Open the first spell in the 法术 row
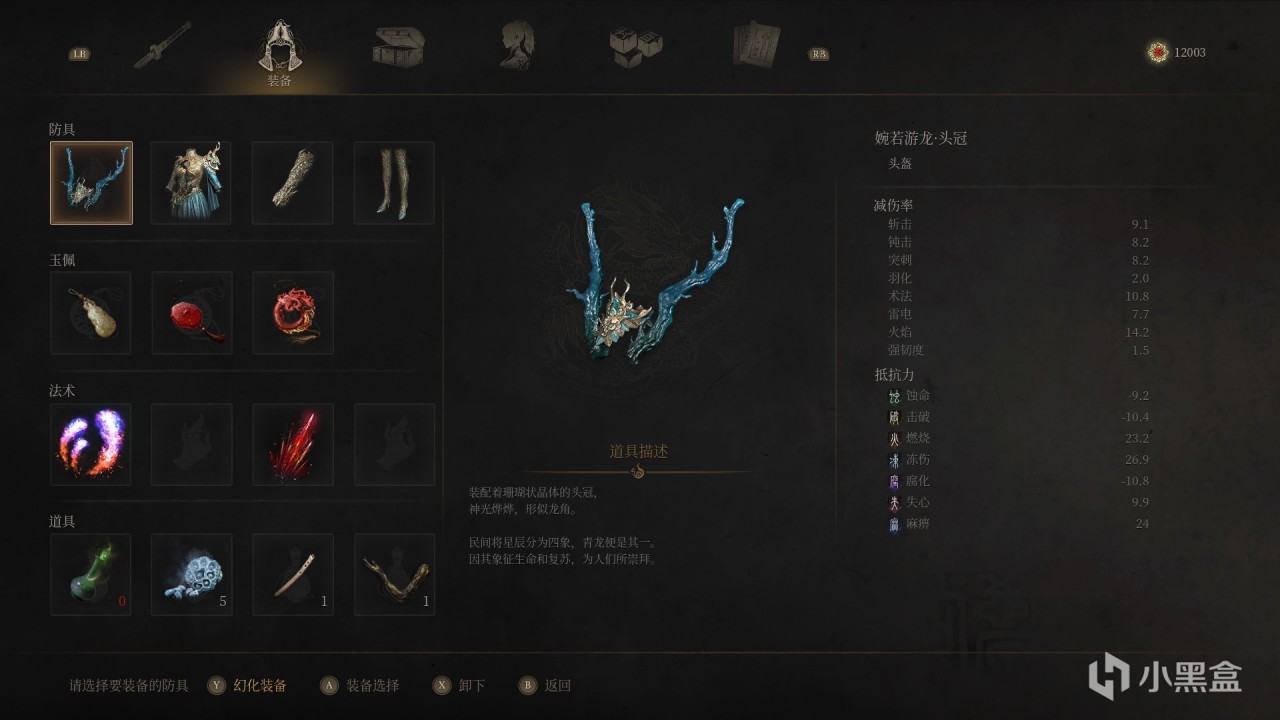Screen dimensions: 1280x720 point(91,444)
